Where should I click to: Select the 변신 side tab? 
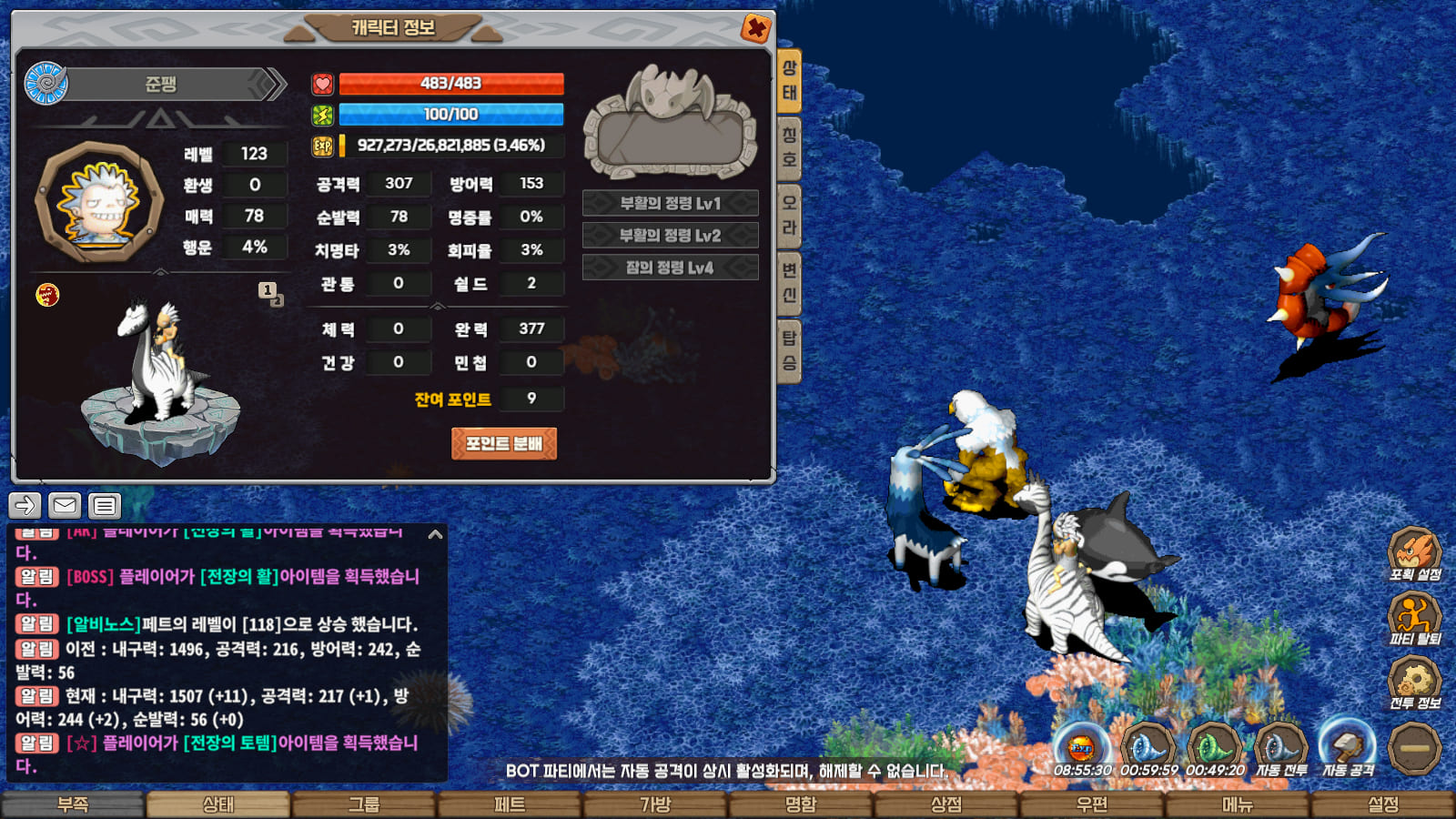click(789, 283)
